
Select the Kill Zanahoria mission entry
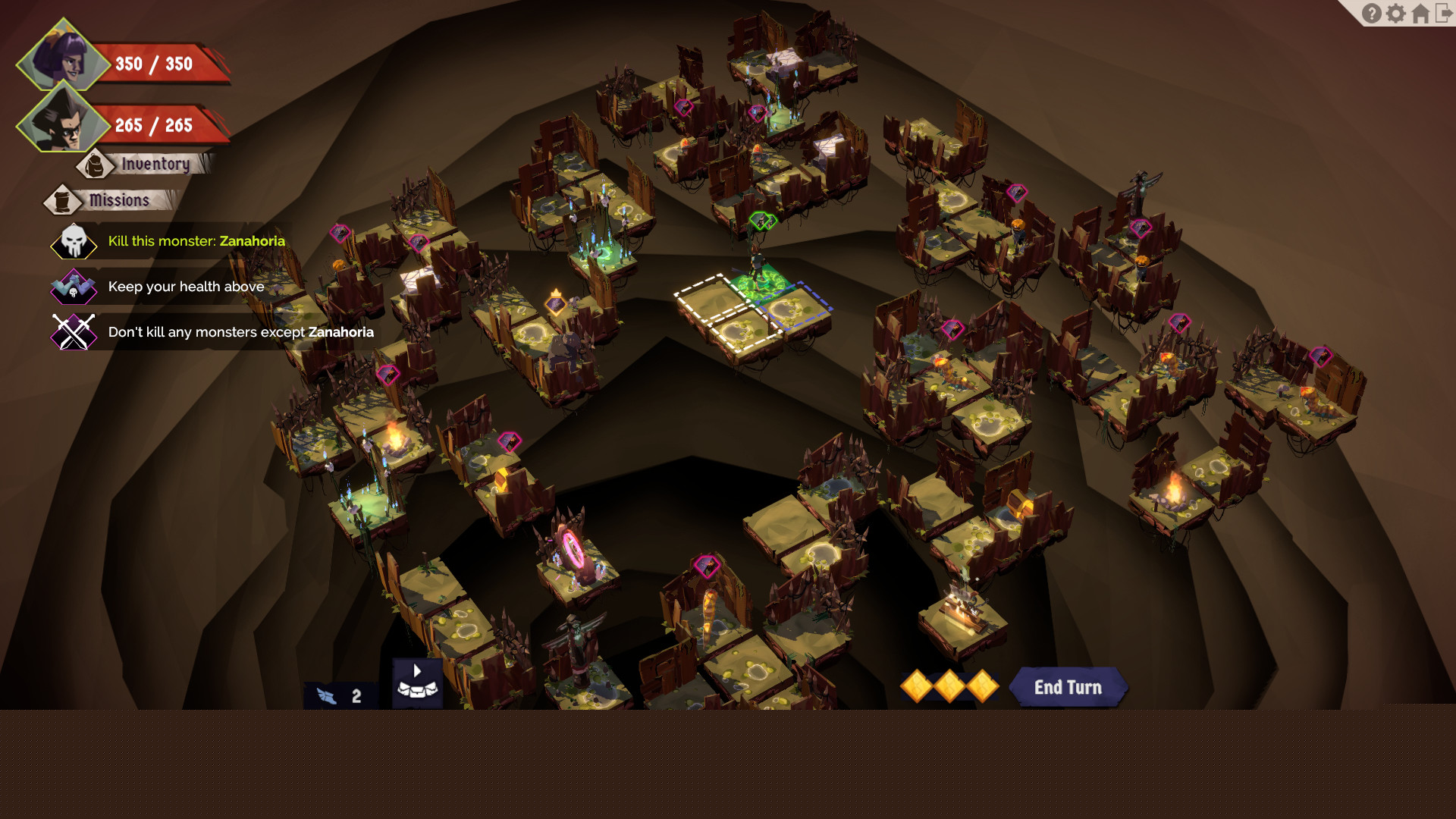pyautogui.click(x=196, y=241)
